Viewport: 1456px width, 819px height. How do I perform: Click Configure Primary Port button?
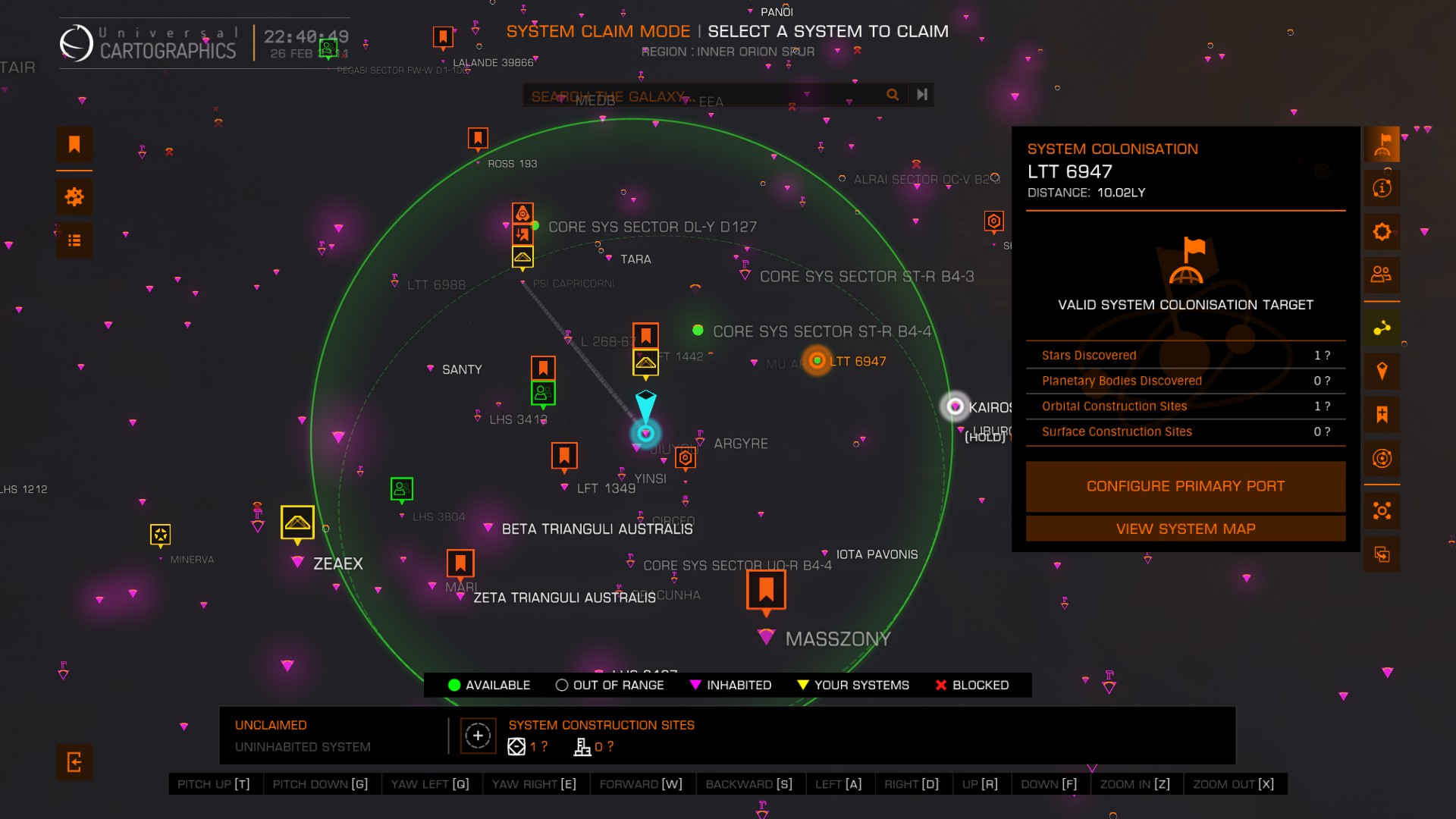point(1185,486)
